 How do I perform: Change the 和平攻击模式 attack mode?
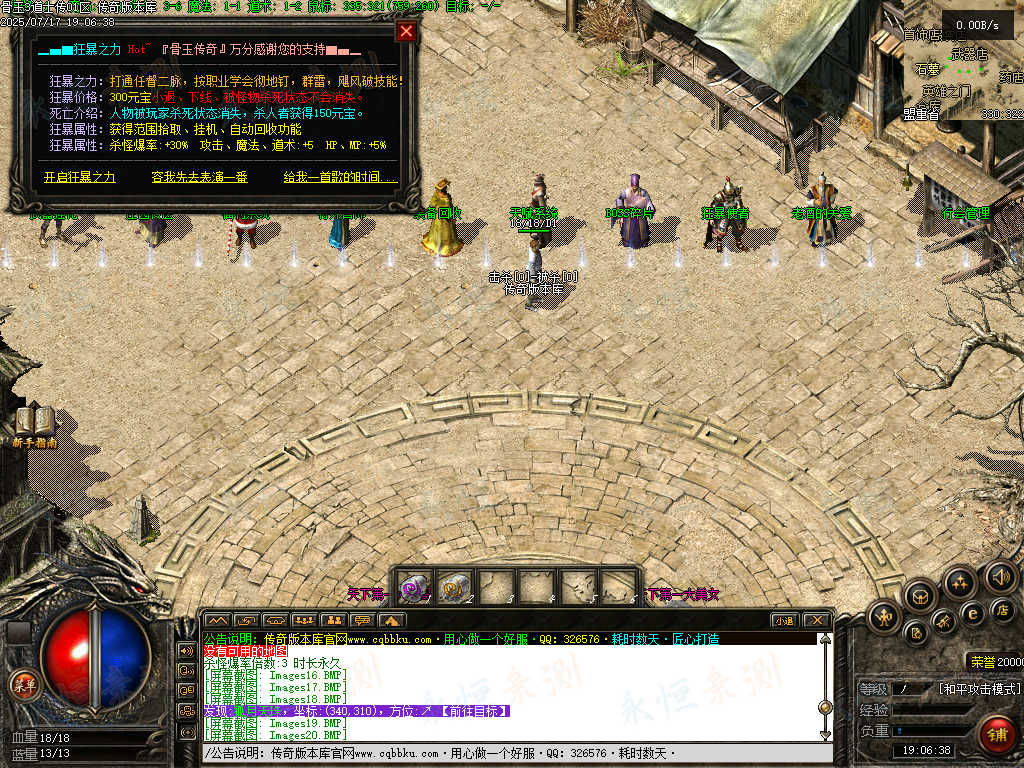click(x=979, y=689)
